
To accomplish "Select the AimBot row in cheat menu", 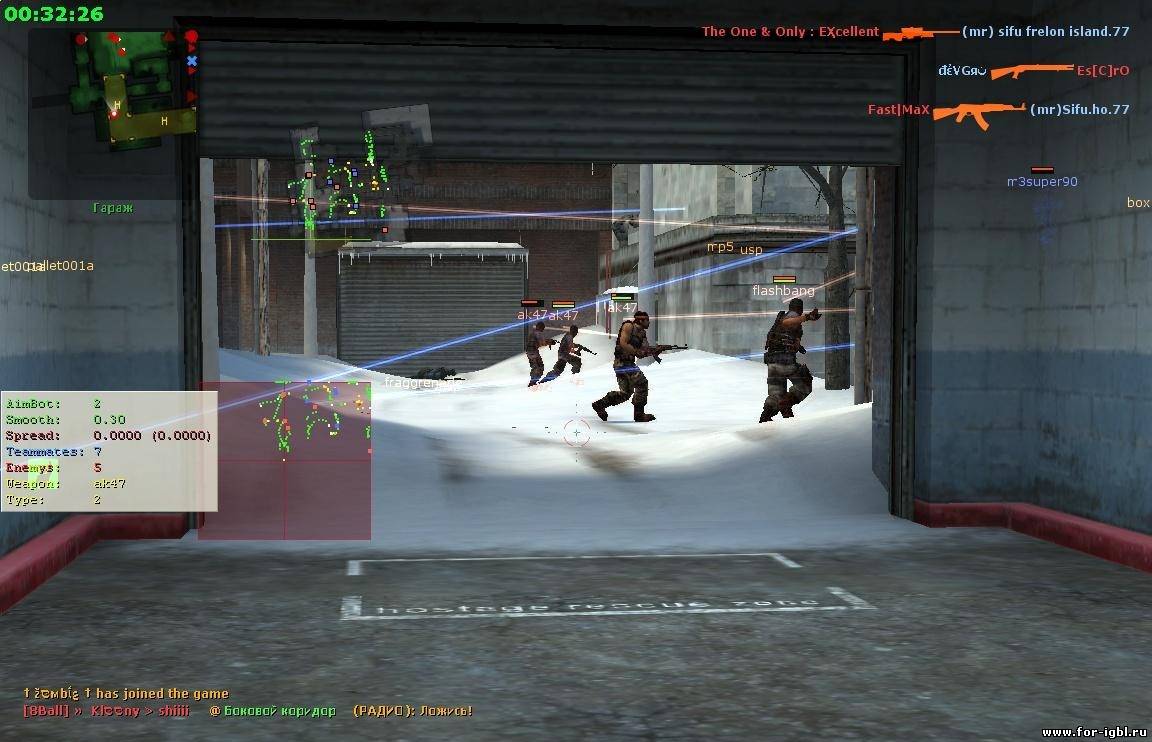I will (108, 403).
